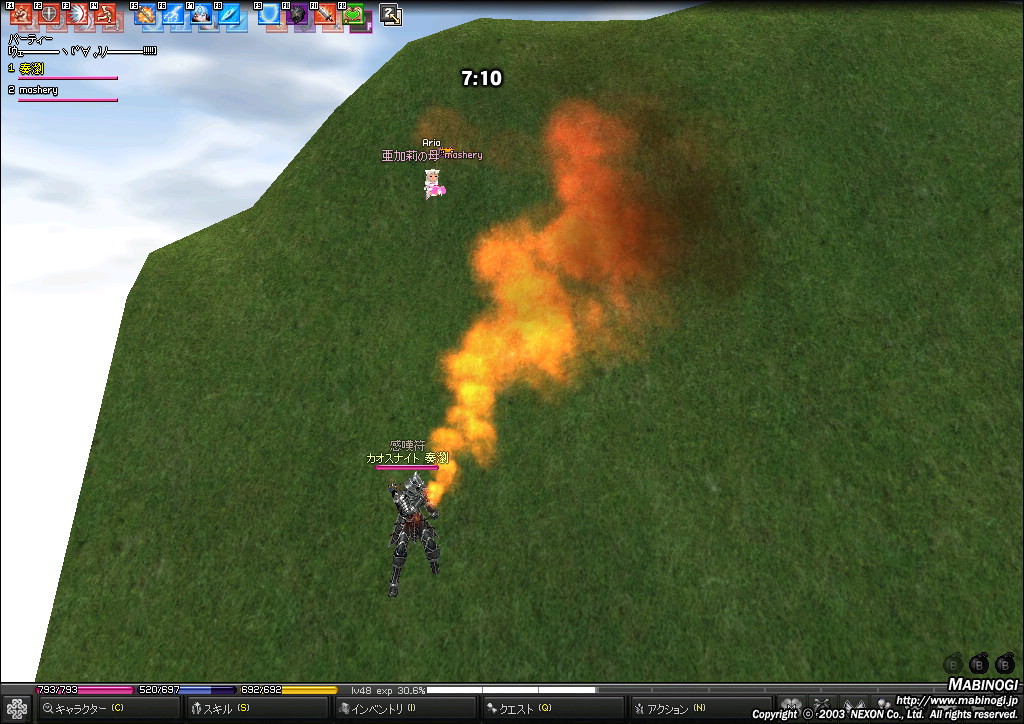Cast the firebolt skill on F5
This screenshot has height=724, width=1024.
click(146, 15)
